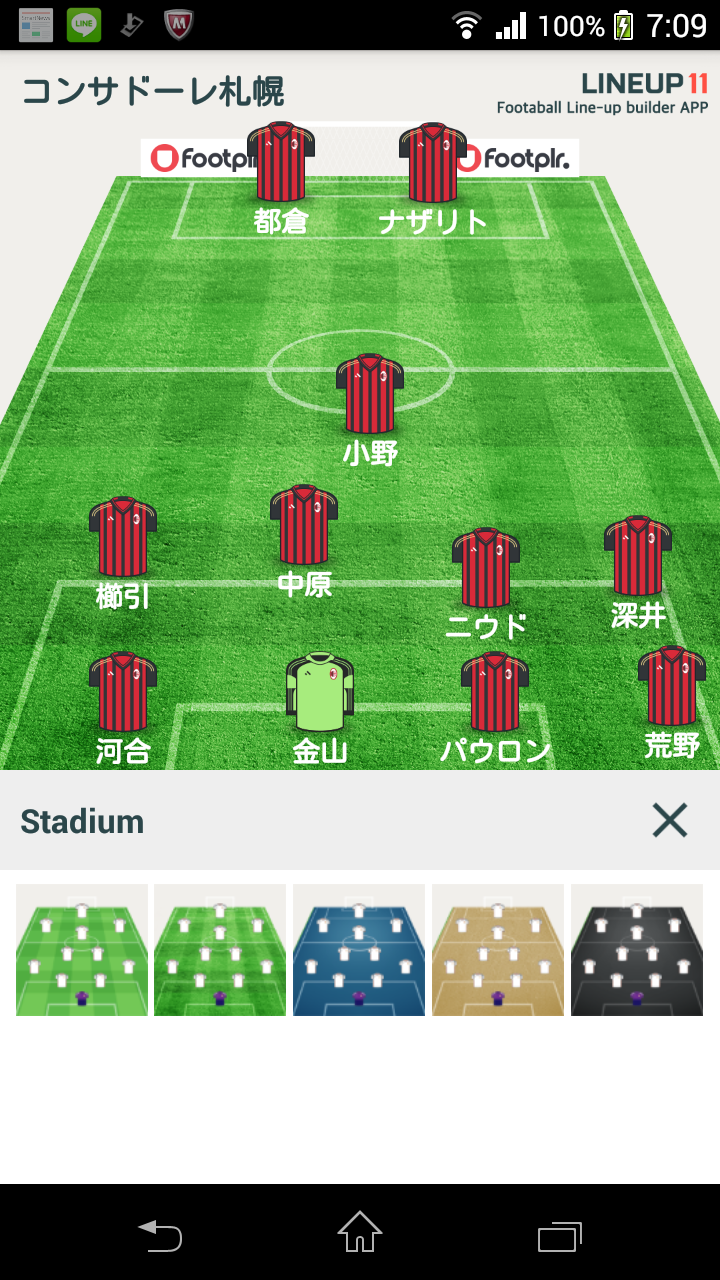
Task: Choose the 櫛引 player jersey
Action: [x=123, y=536]
